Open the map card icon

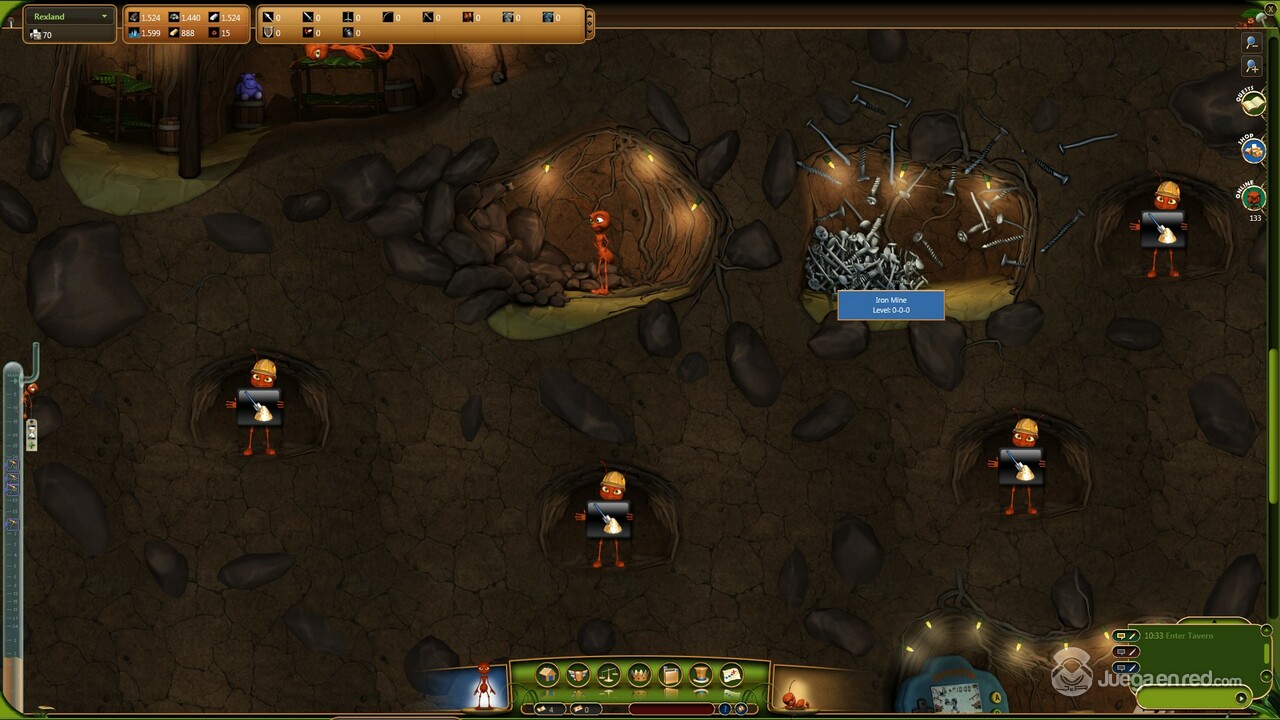click(x=732, y=676)
